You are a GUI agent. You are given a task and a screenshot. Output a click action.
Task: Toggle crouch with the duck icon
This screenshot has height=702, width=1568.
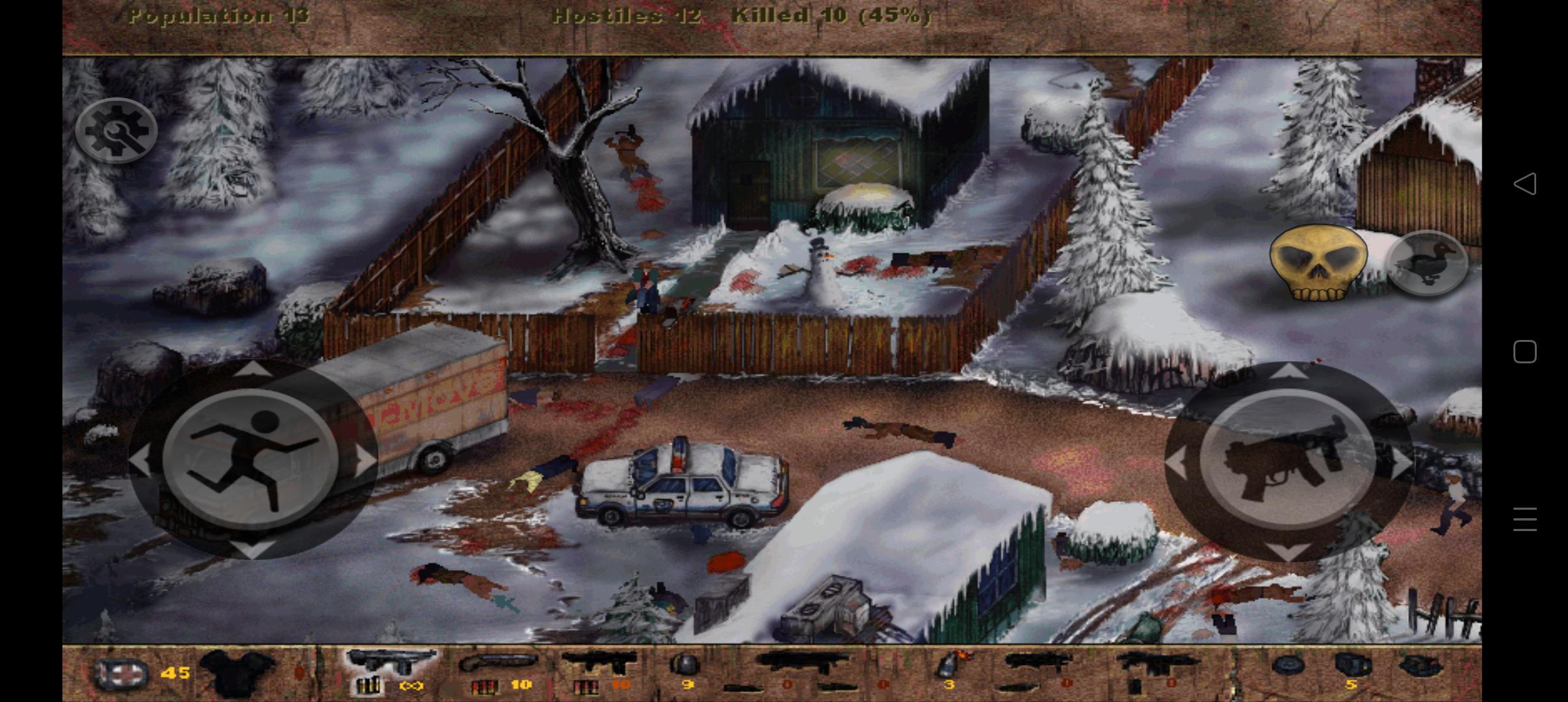(1426, 263)
